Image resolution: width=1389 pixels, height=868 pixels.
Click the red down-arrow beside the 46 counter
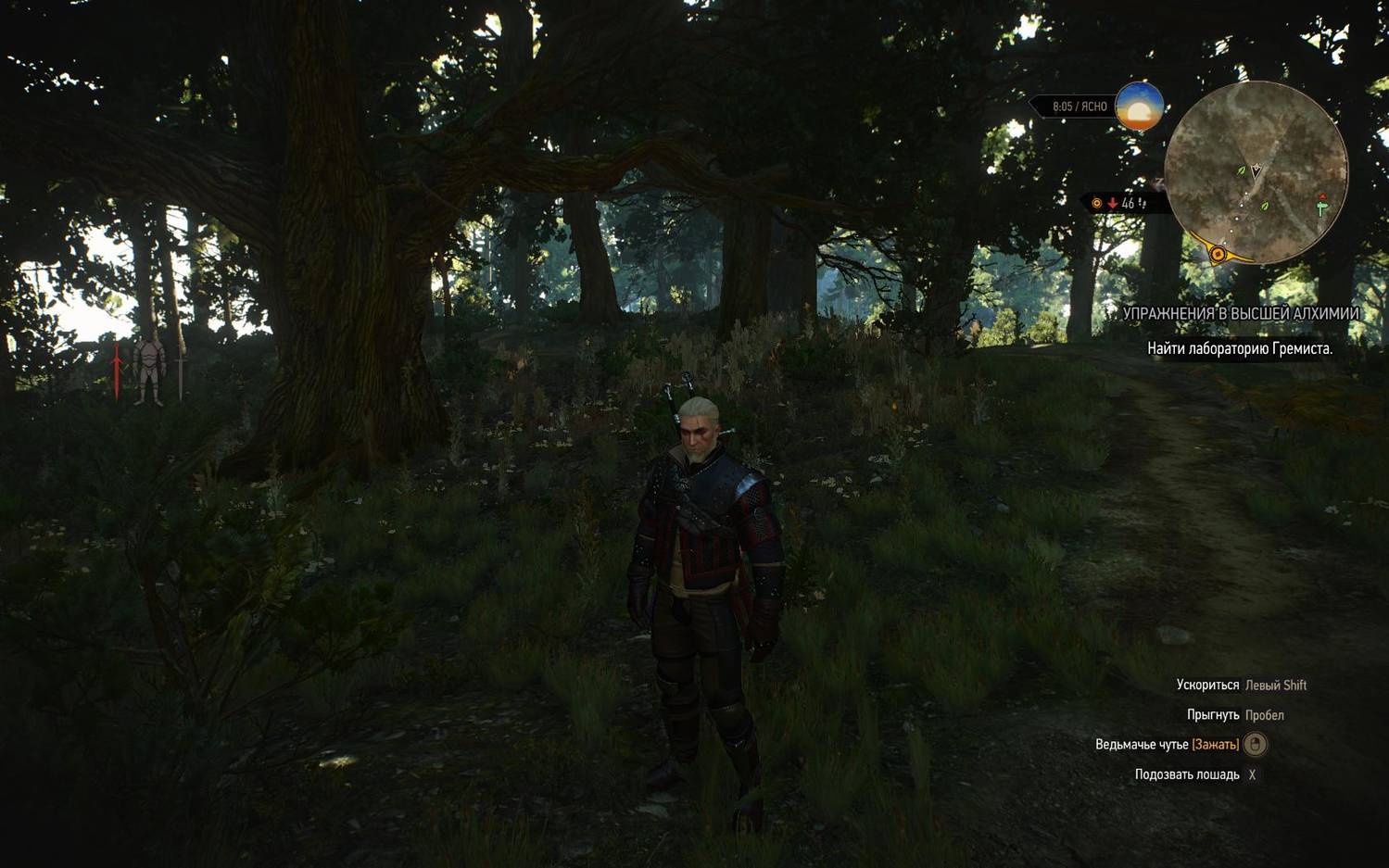pyautogui.click(x=1112, y=202)
